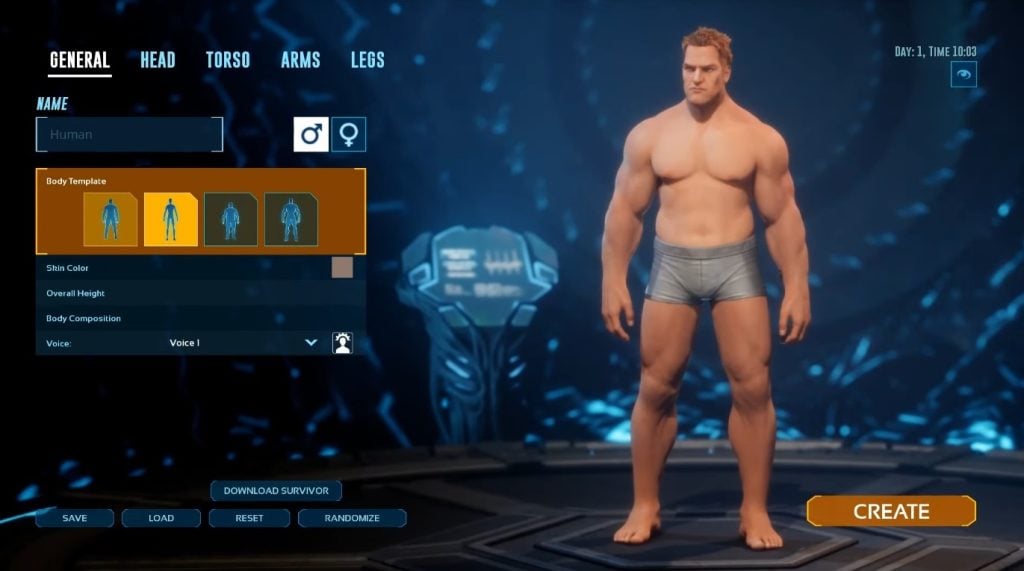1024x571 pixels.
Task: Switch to the Head tab
Action: [157, 60]
